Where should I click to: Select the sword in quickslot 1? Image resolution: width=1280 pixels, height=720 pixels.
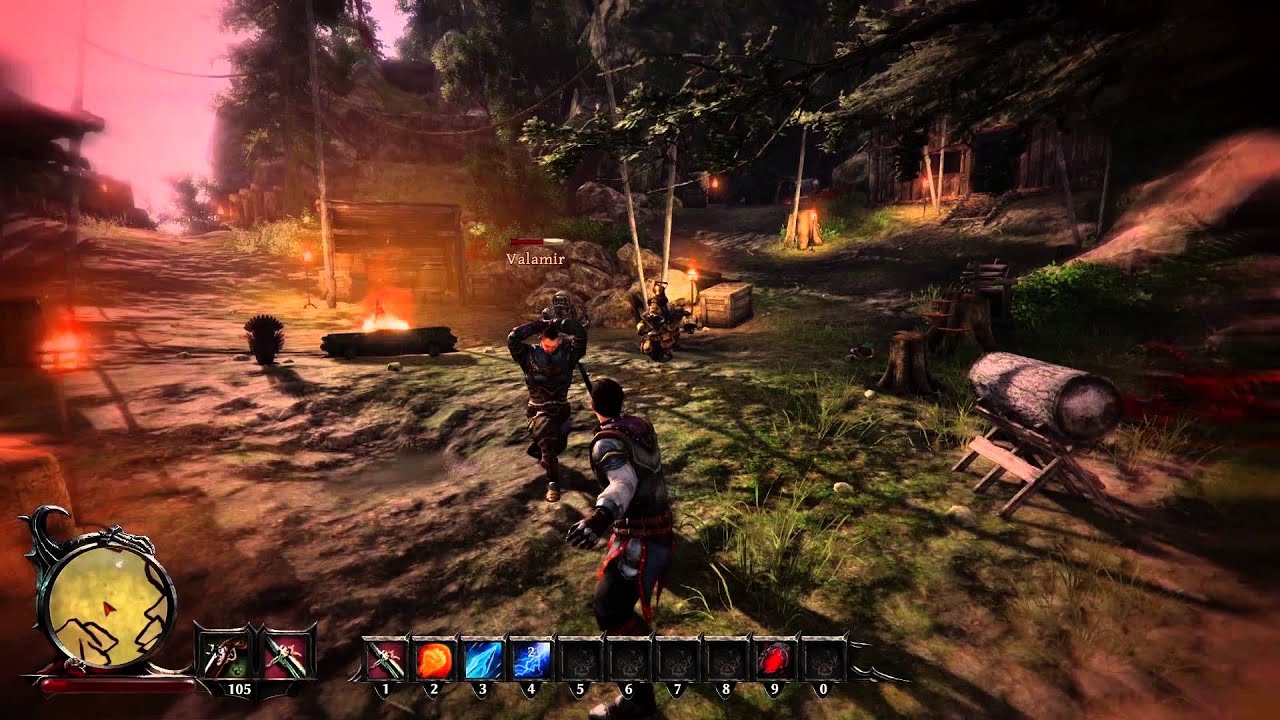point(385,661)
